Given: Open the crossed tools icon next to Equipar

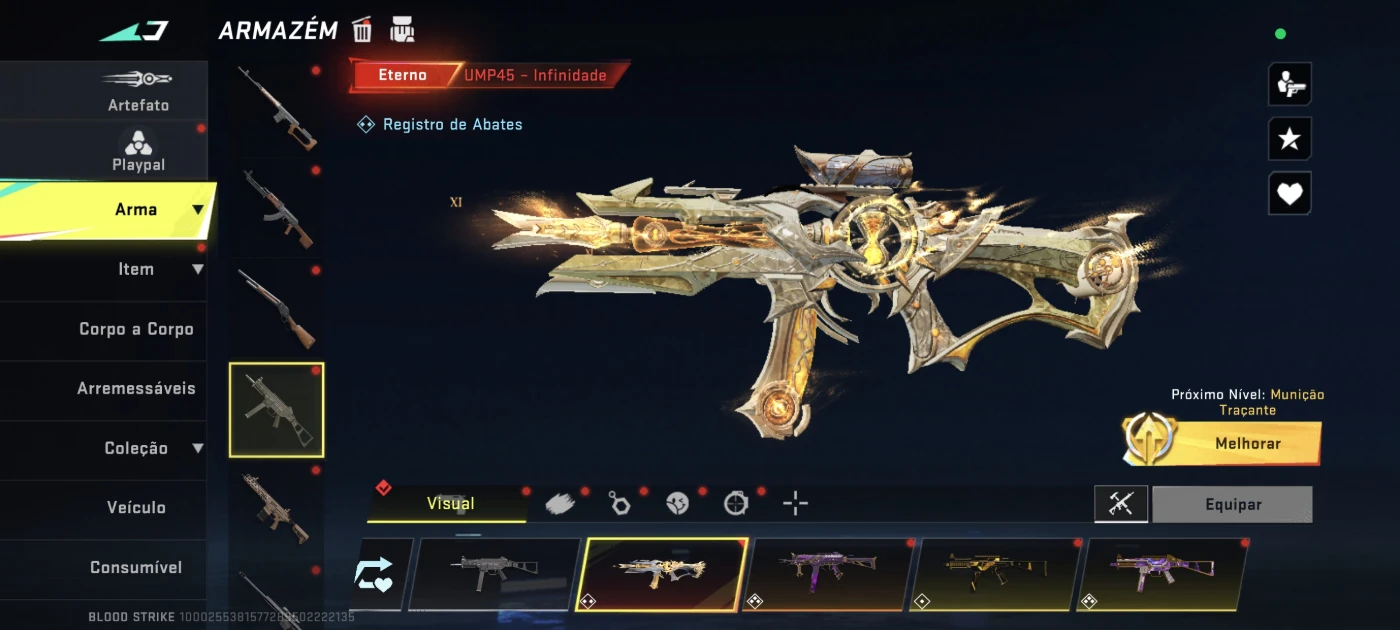Looking at the screenshot, I should click(1120, 505).
